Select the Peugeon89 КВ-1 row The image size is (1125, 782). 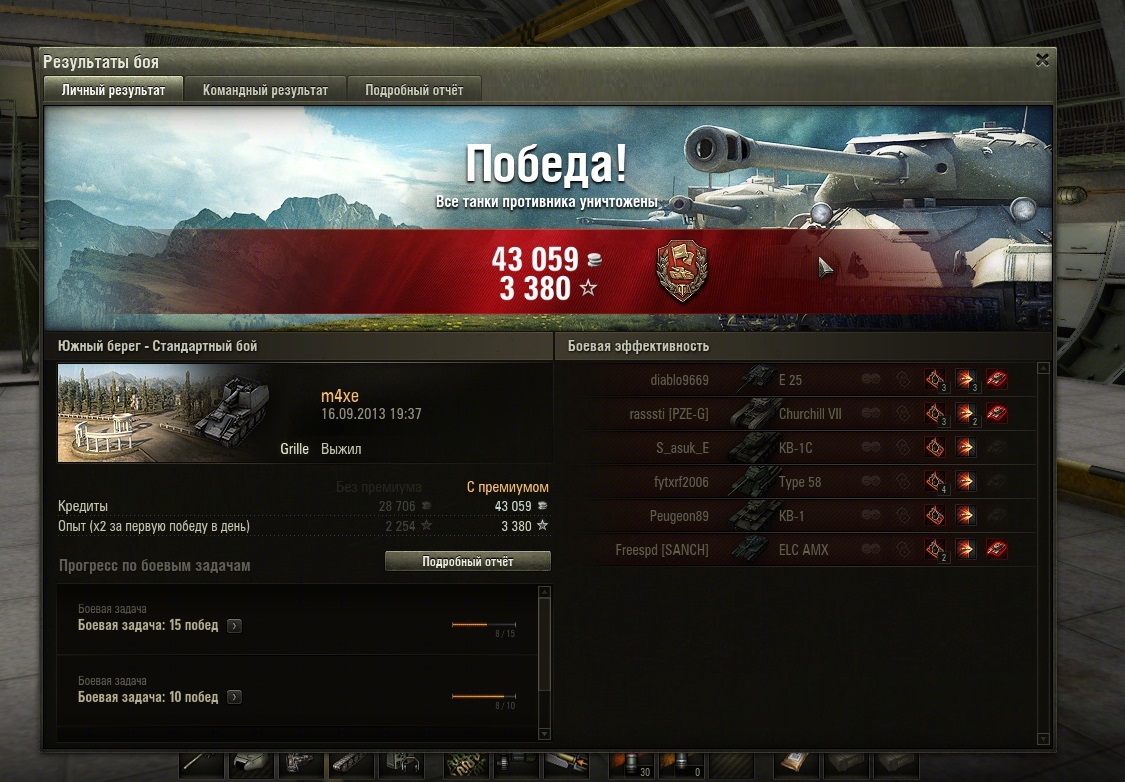(x=800, y=516)
